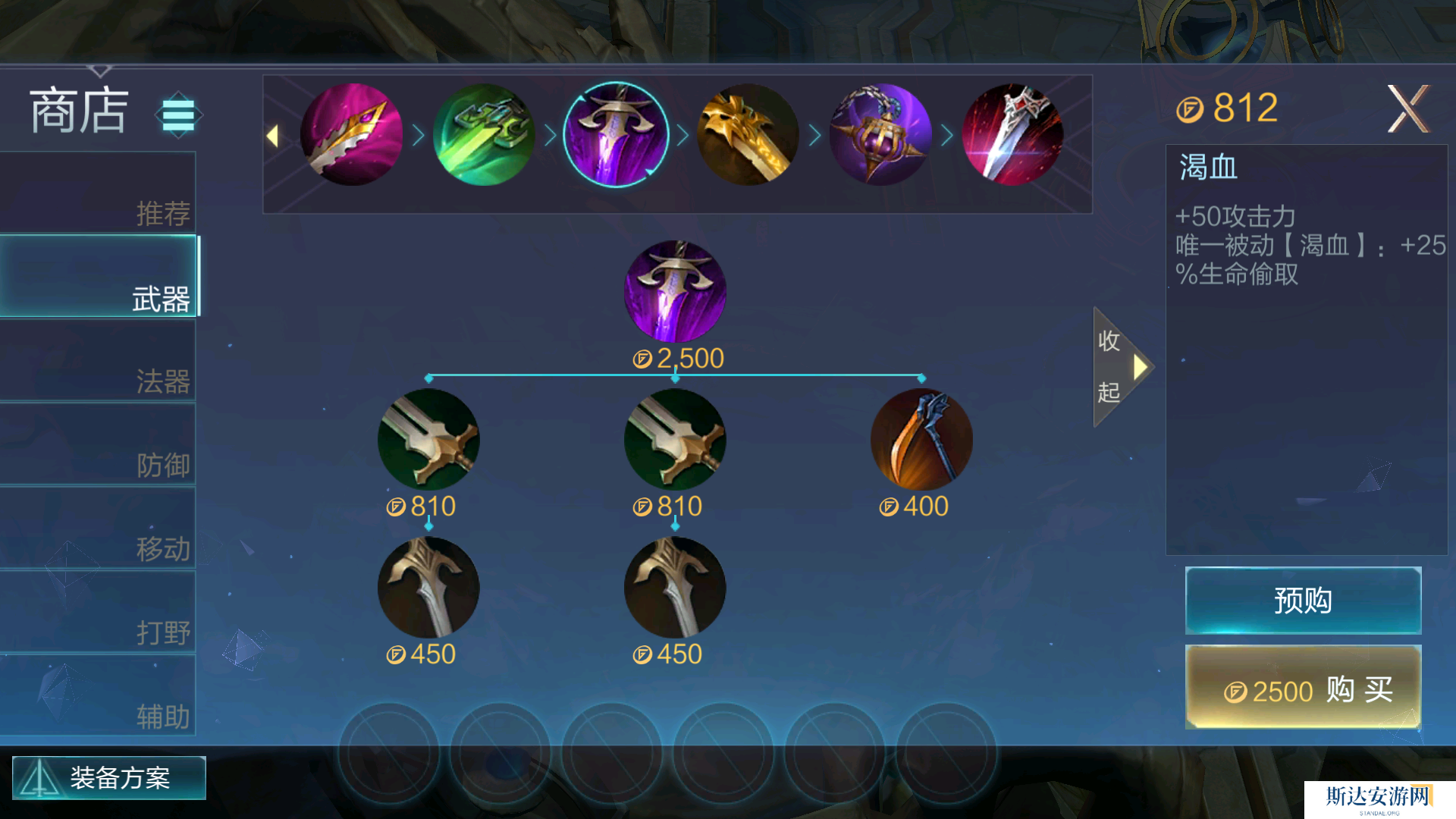The width and height of the screenshot is (1456, 819).
Task: Tap the 预购 pre-order button
Action: pyautogui.click(x=1303, y=600)
